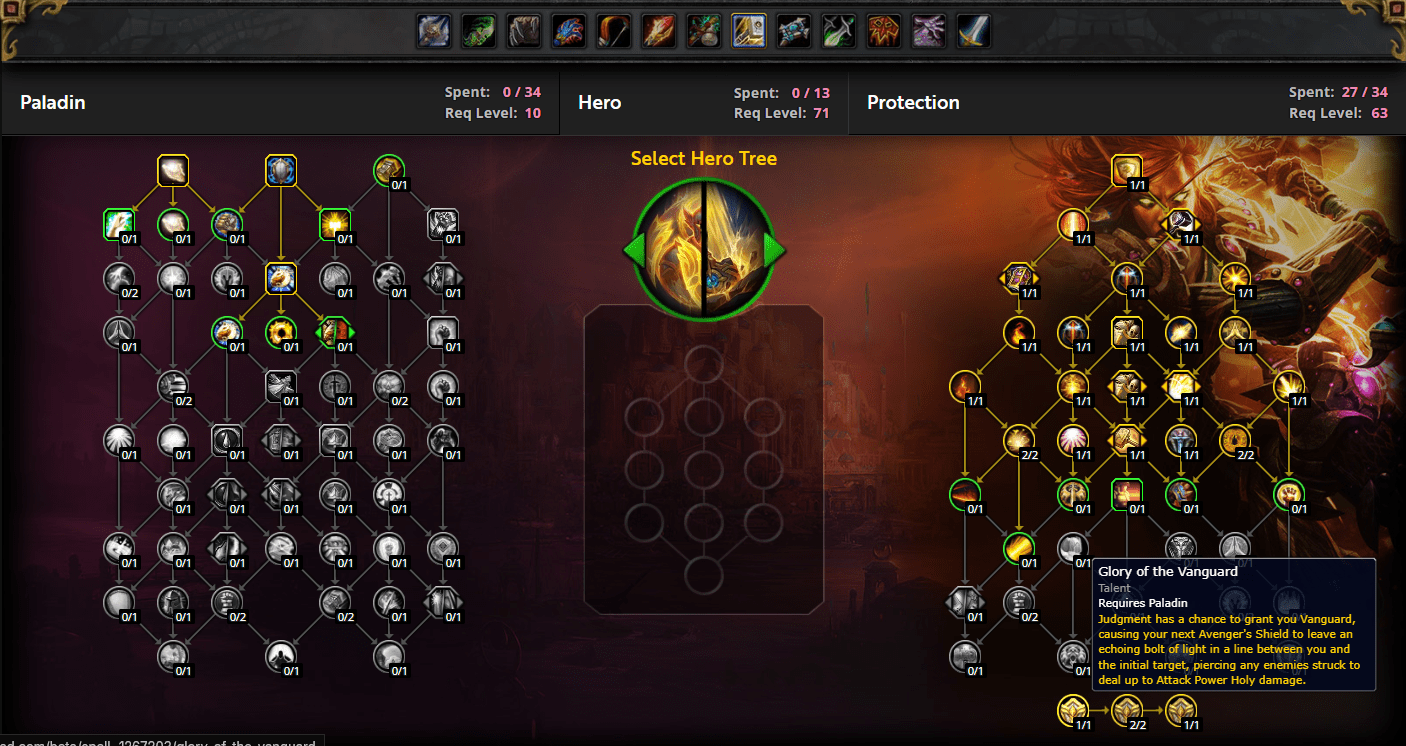Select the green Demon Hunter glaive class icon
1406x746 pixels.
click(838, 31)
